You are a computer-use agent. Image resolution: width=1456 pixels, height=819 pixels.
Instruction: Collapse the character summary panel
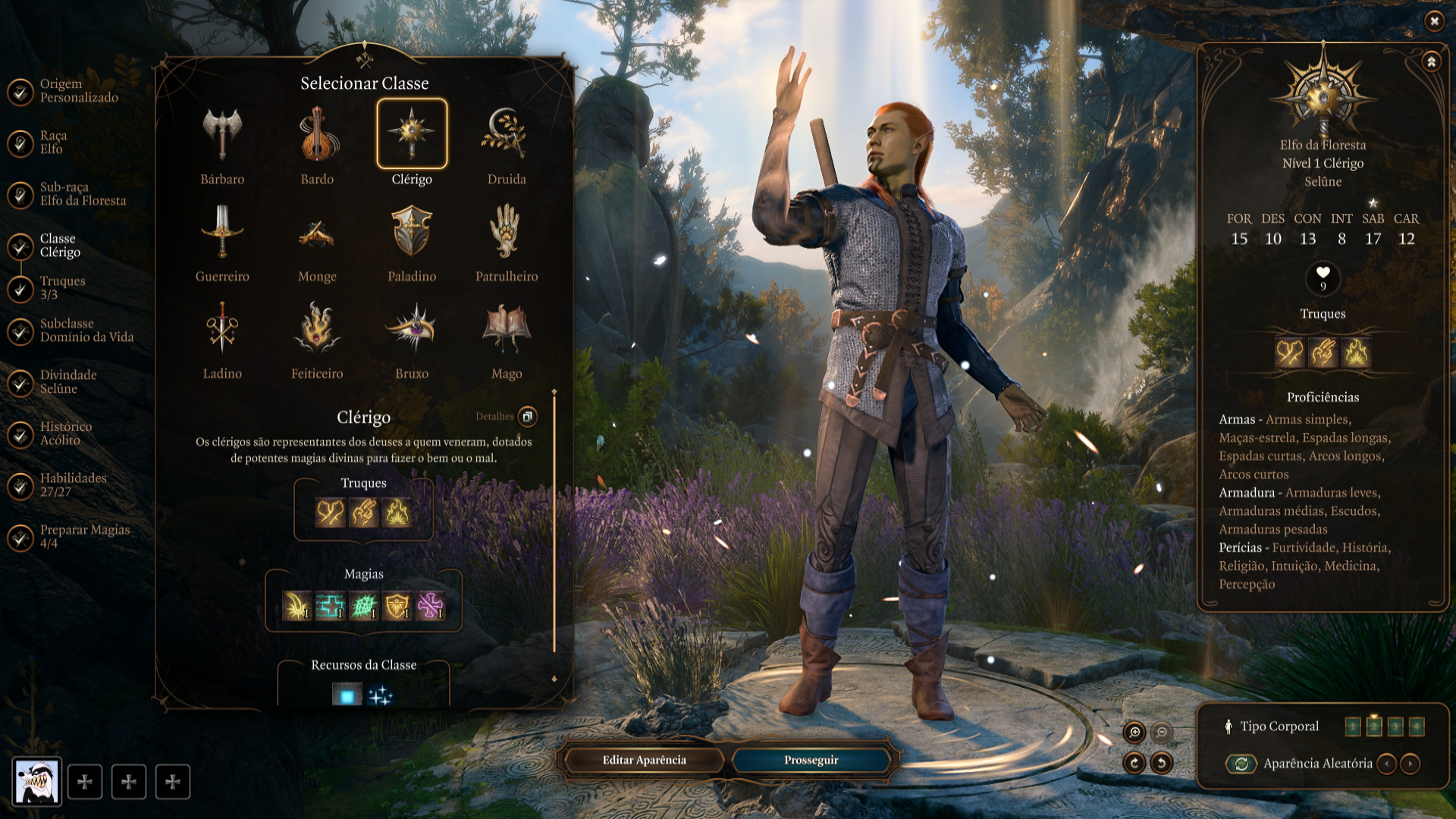coord(1431,61)
